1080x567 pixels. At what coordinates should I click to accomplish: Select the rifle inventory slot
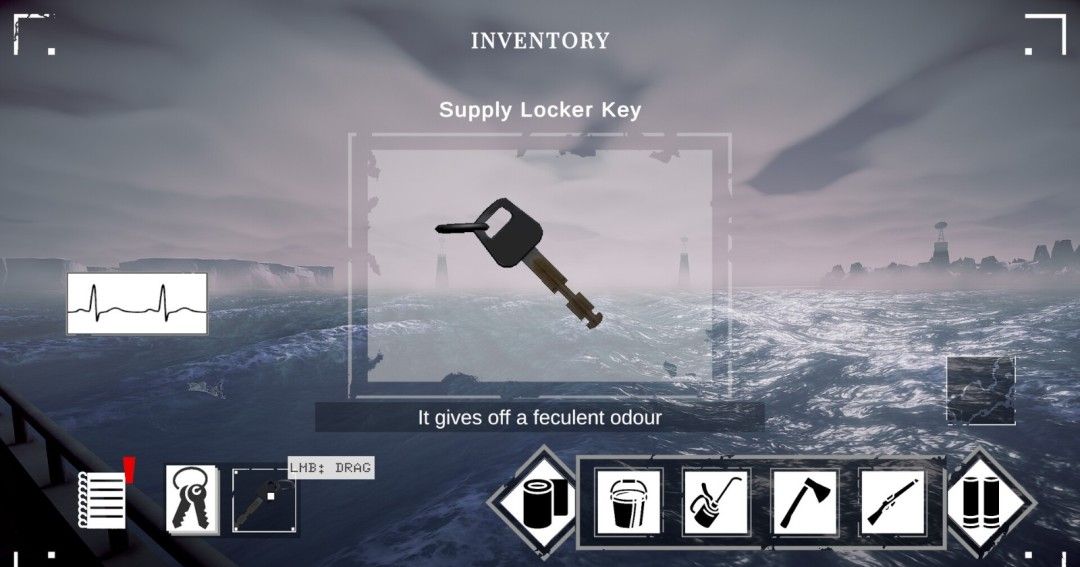click(892, 502)
